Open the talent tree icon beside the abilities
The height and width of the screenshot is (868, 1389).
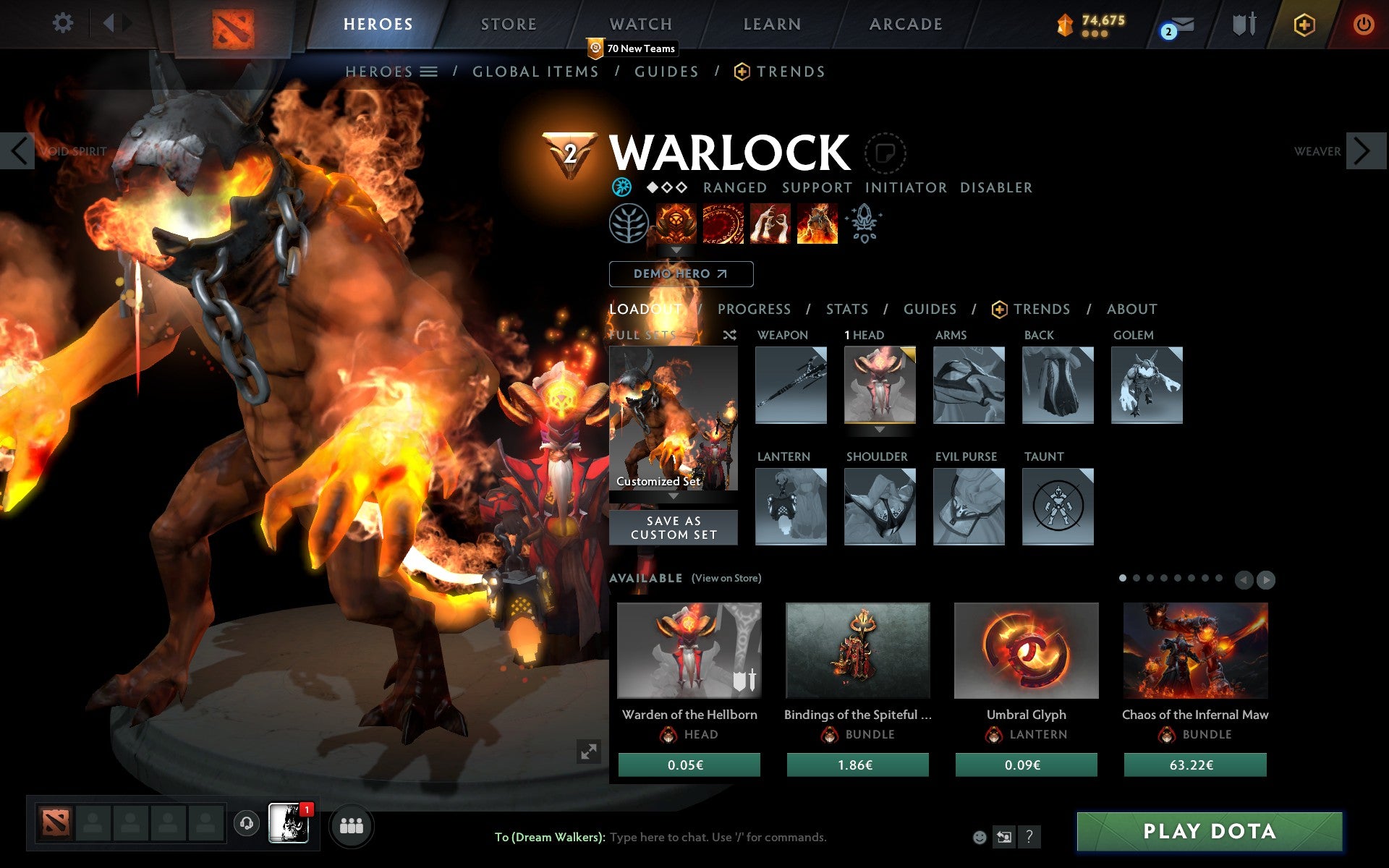point(629,224)
